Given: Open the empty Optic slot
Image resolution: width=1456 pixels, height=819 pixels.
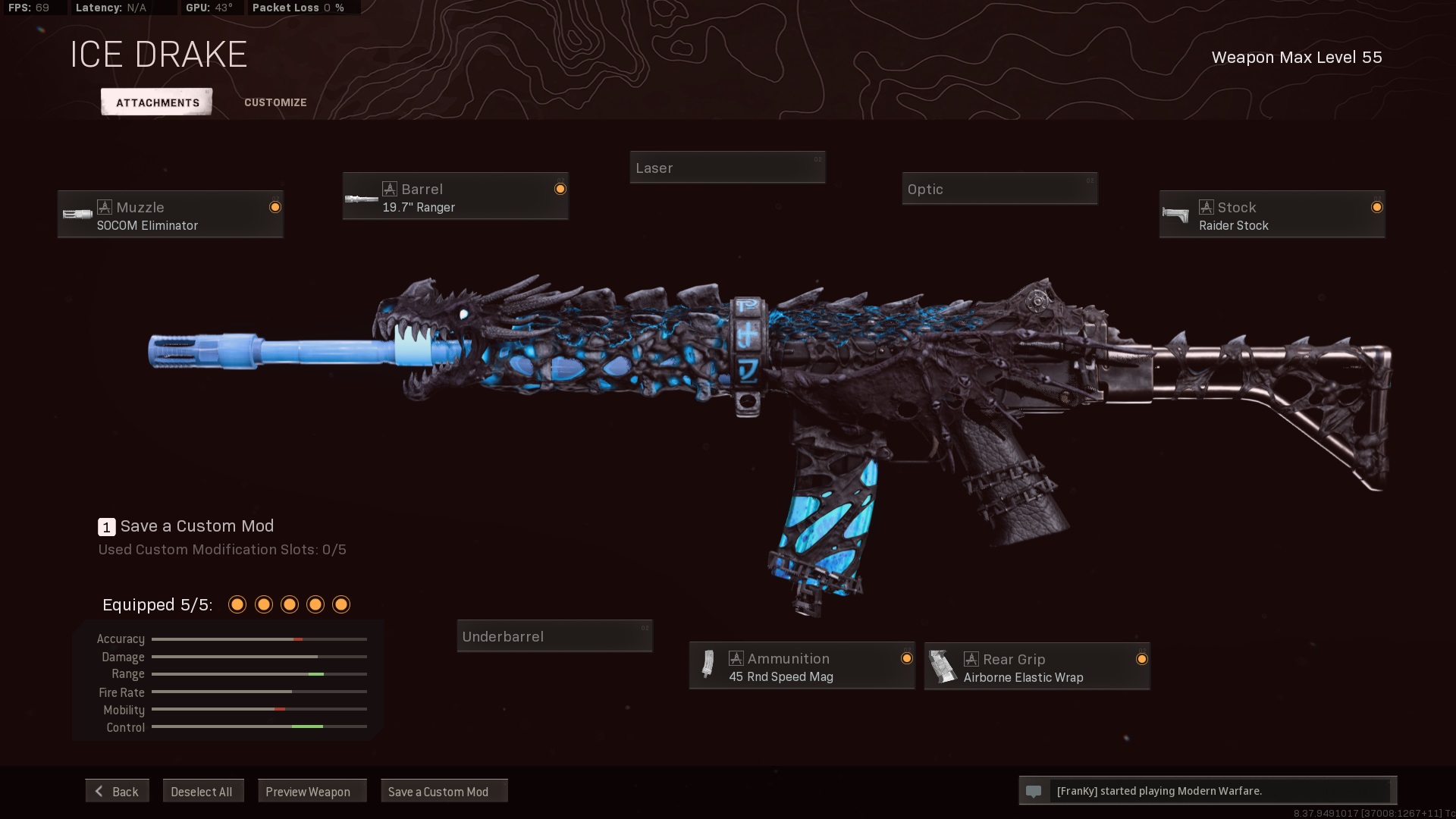Looking at the screenshot, I should (x=999, y=189).
